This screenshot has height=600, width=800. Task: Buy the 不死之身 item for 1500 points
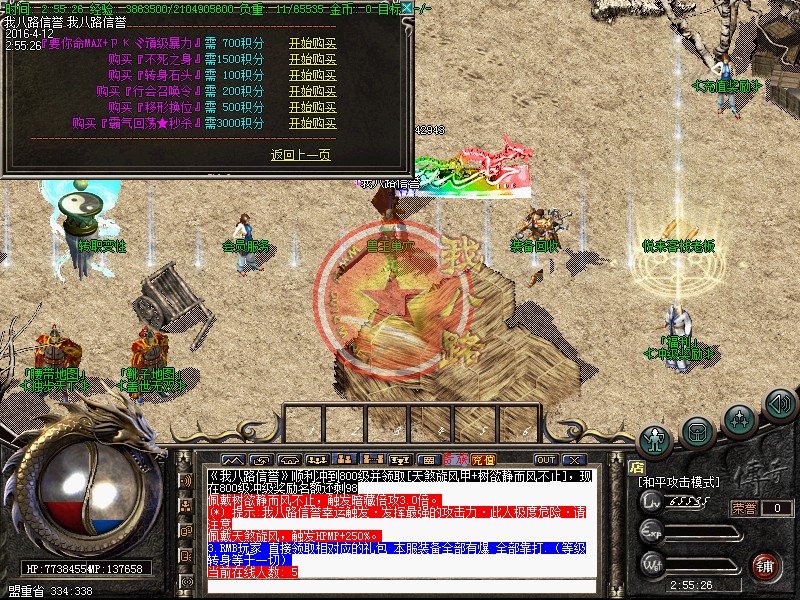click(x=312, y=59)
